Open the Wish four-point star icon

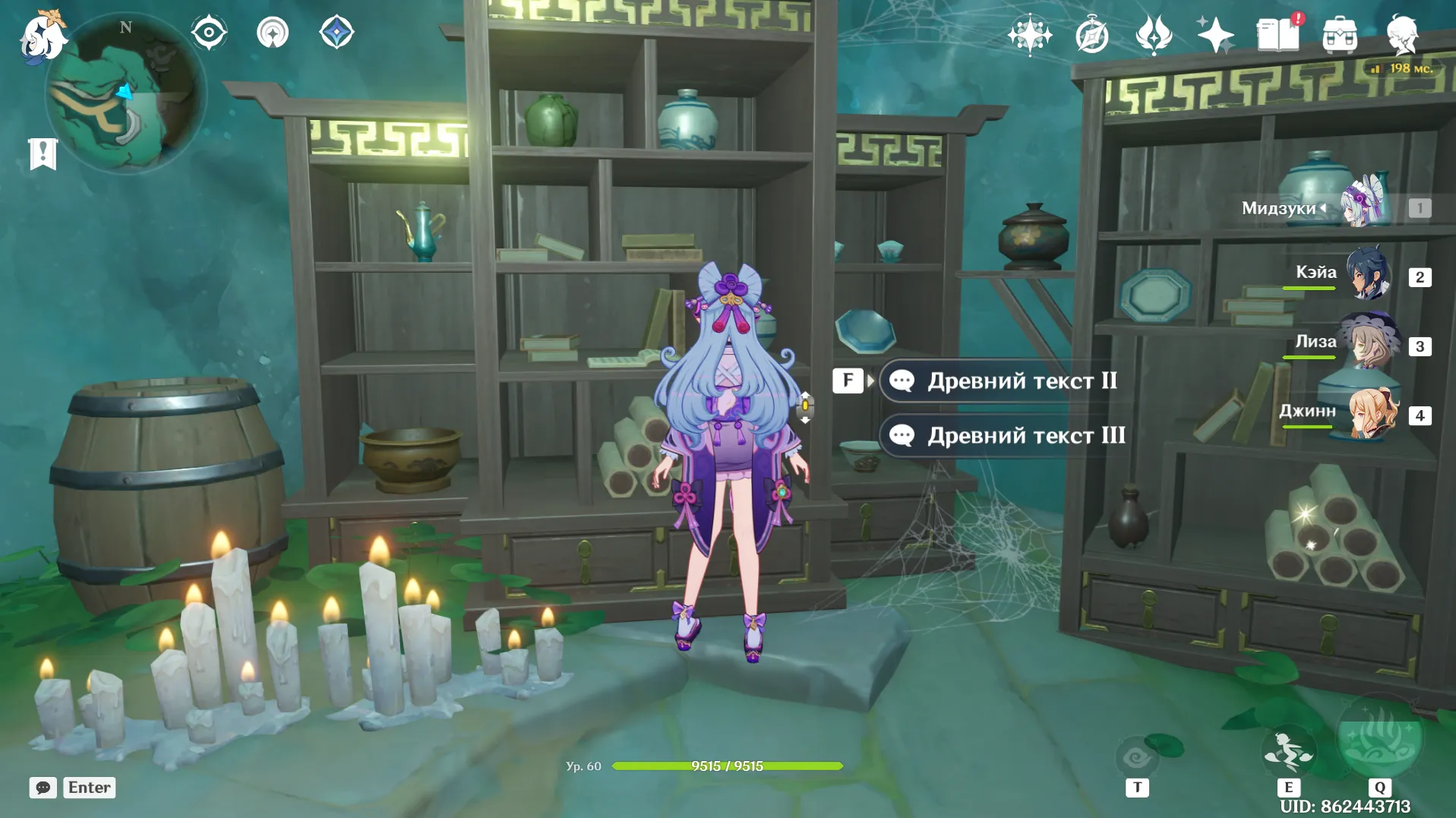[x=1030, y=36]
